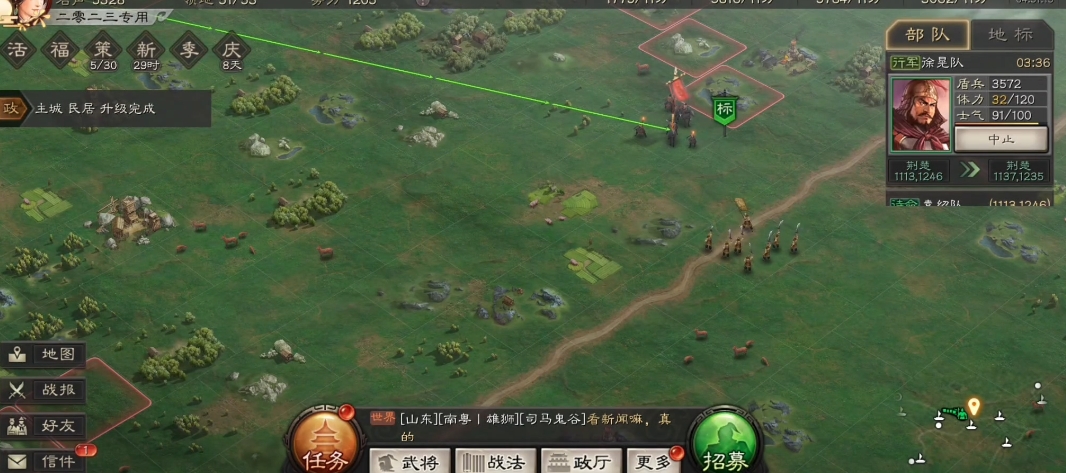Image resolution: width=1066 pixels, height=473 pixels.
Task: Select the 徐晃 general portrait
Action: 920,114
